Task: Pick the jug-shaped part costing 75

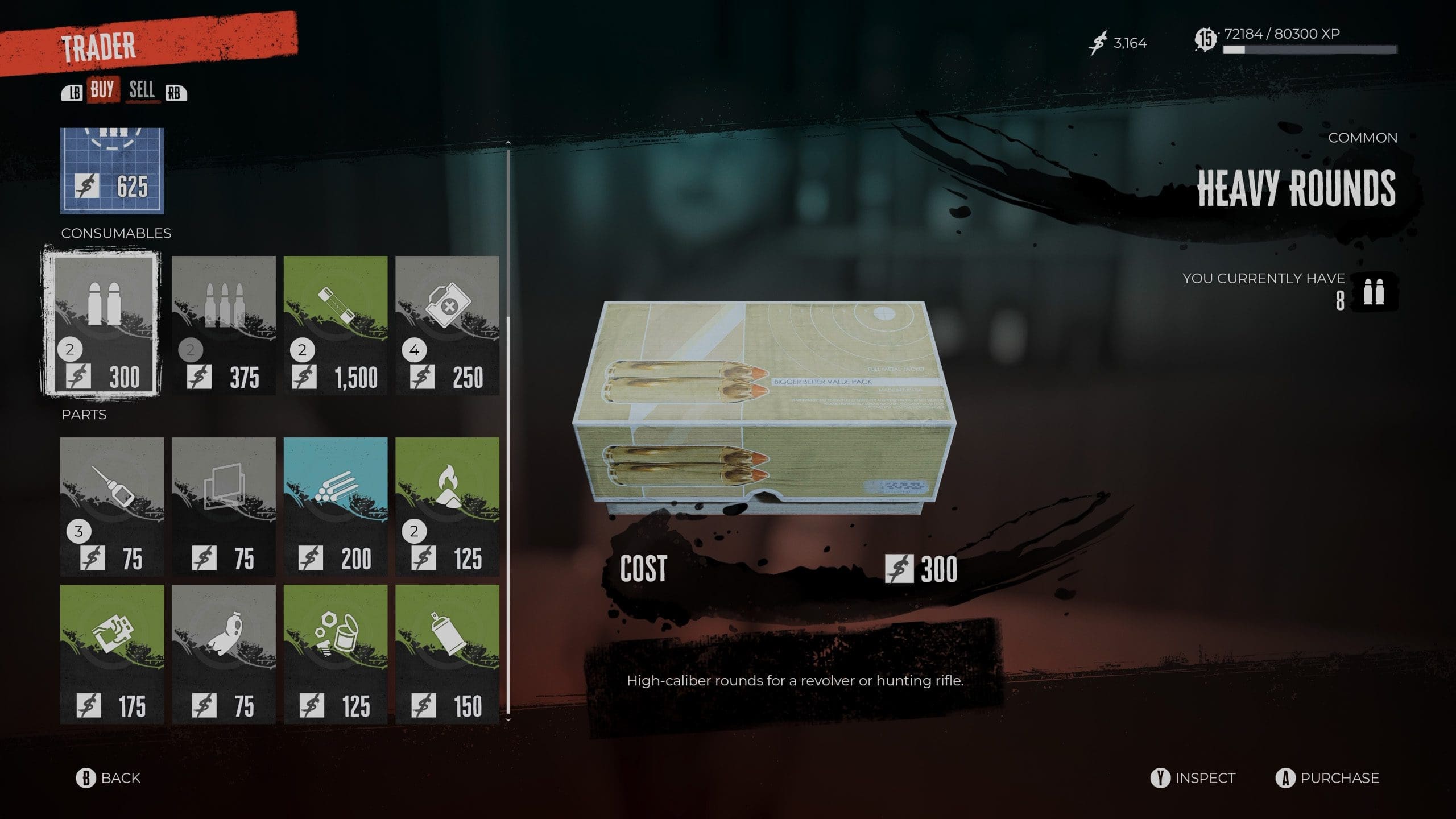Action: 224,654
